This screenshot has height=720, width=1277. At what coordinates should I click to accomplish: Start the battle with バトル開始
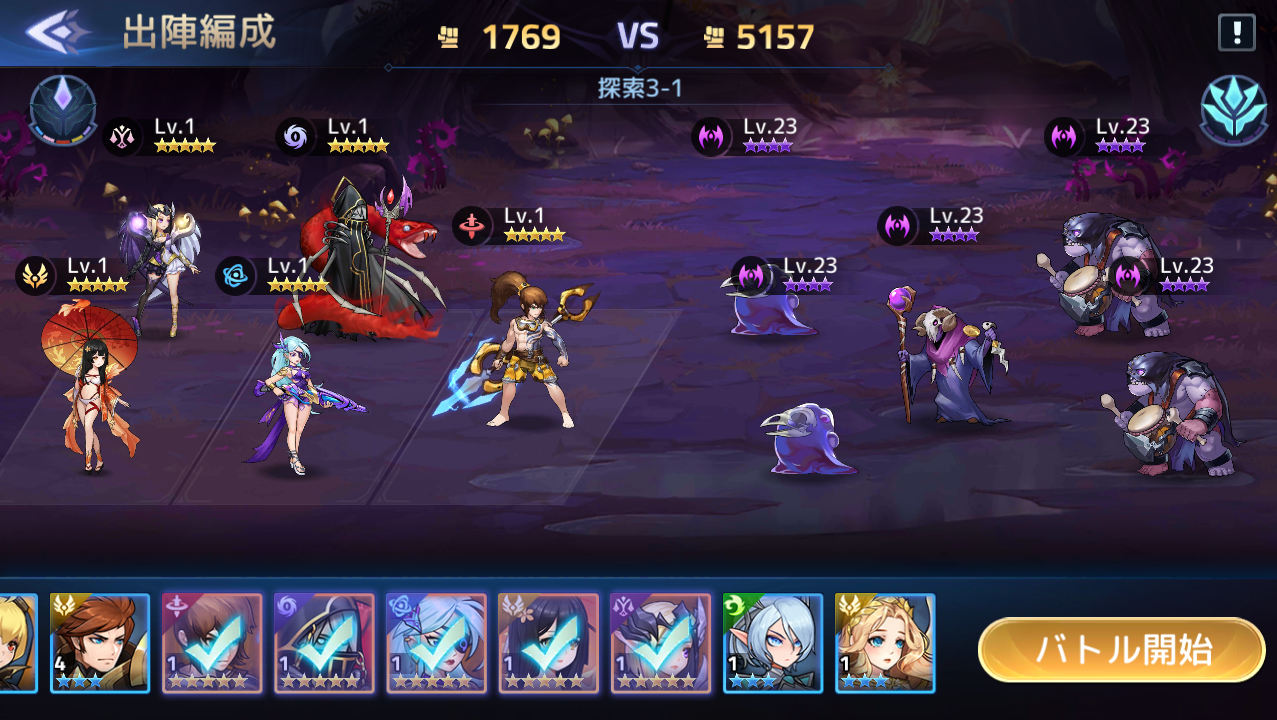pyautogui.click(x=1121, y=650)
